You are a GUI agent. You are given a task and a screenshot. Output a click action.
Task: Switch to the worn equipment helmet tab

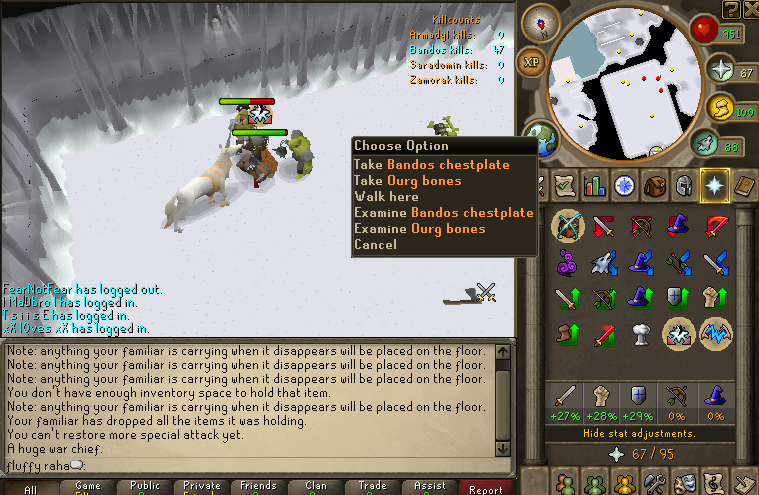685,186
